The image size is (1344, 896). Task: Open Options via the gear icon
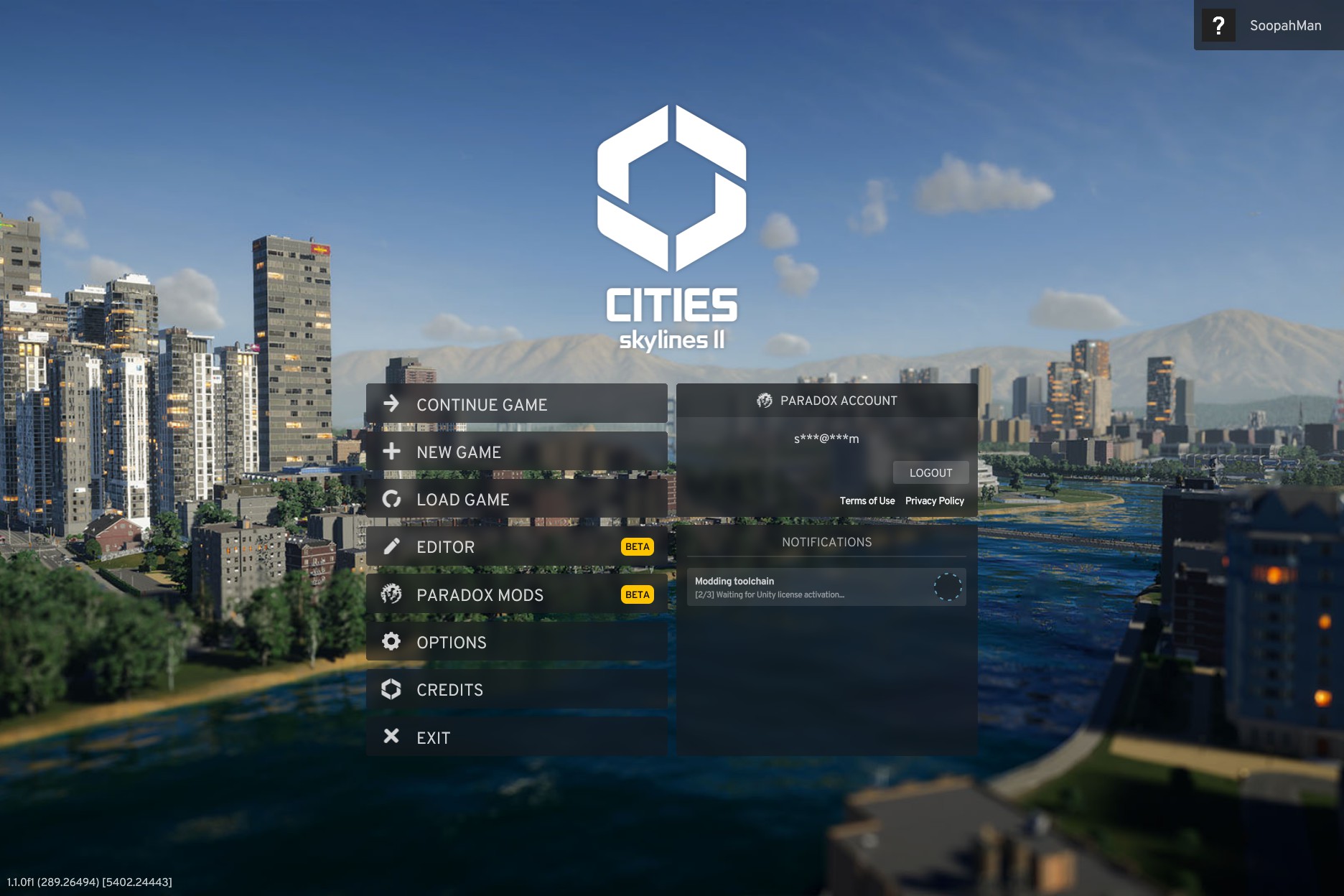coord(392,642)
